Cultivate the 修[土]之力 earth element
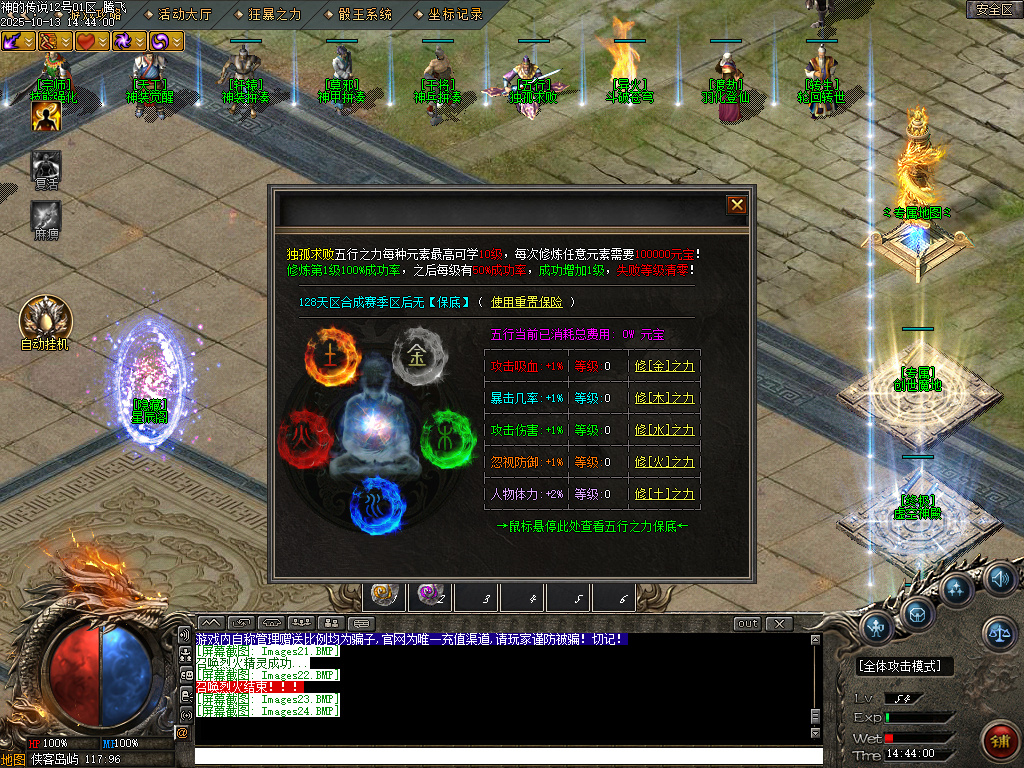The height and width of the screenshot is (768, 1024). [x=664, y=494]
